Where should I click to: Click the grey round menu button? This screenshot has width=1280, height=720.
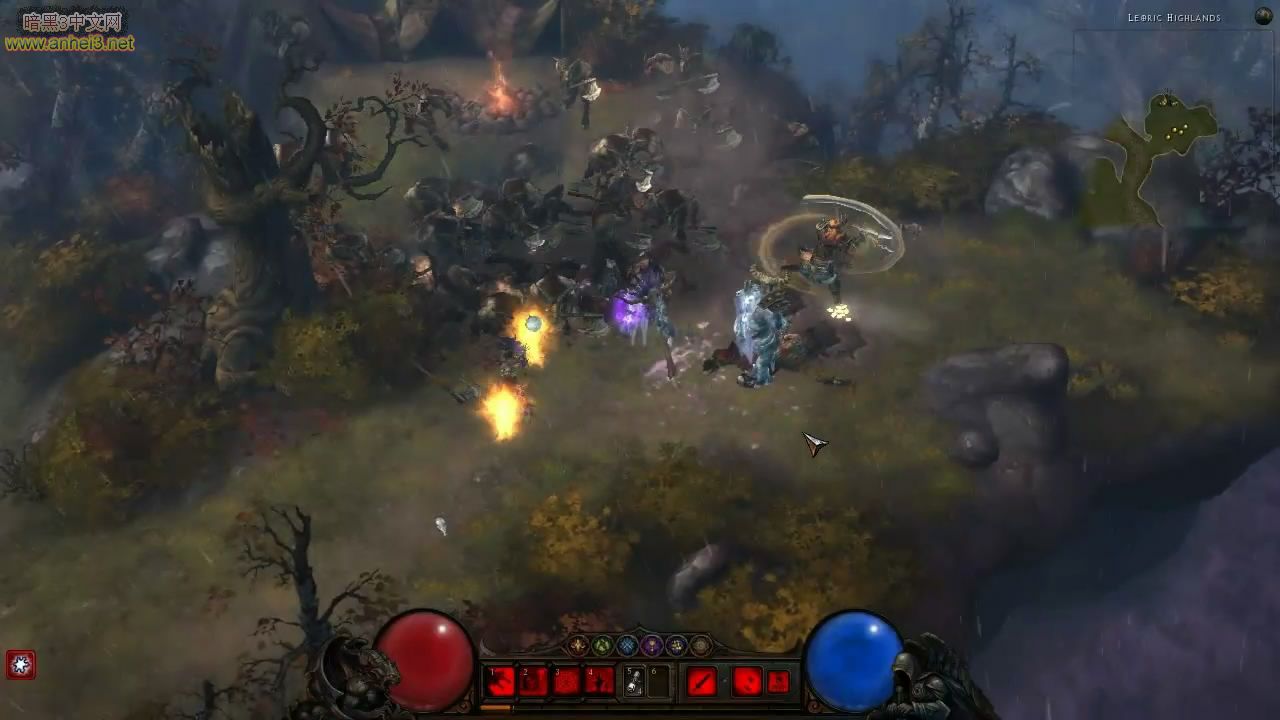click(701, 646)
